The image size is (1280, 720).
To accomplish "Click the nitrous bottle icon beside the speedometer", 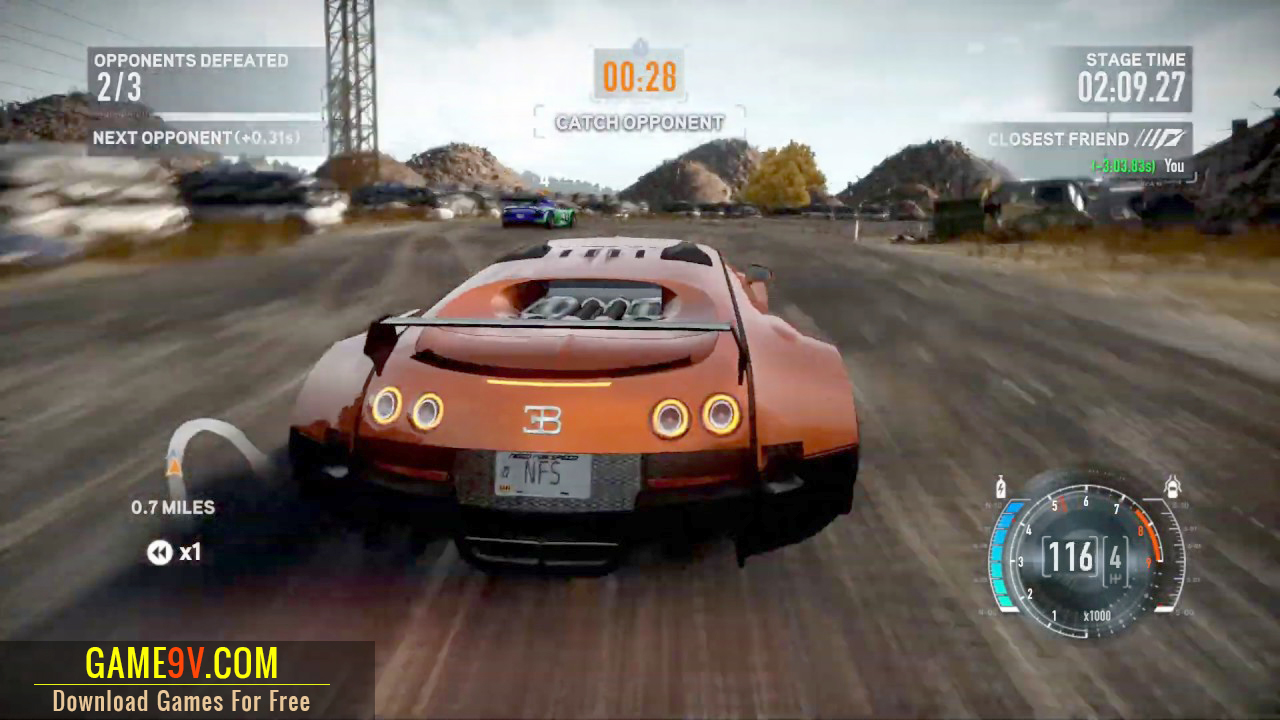I will click(1001, 487).
